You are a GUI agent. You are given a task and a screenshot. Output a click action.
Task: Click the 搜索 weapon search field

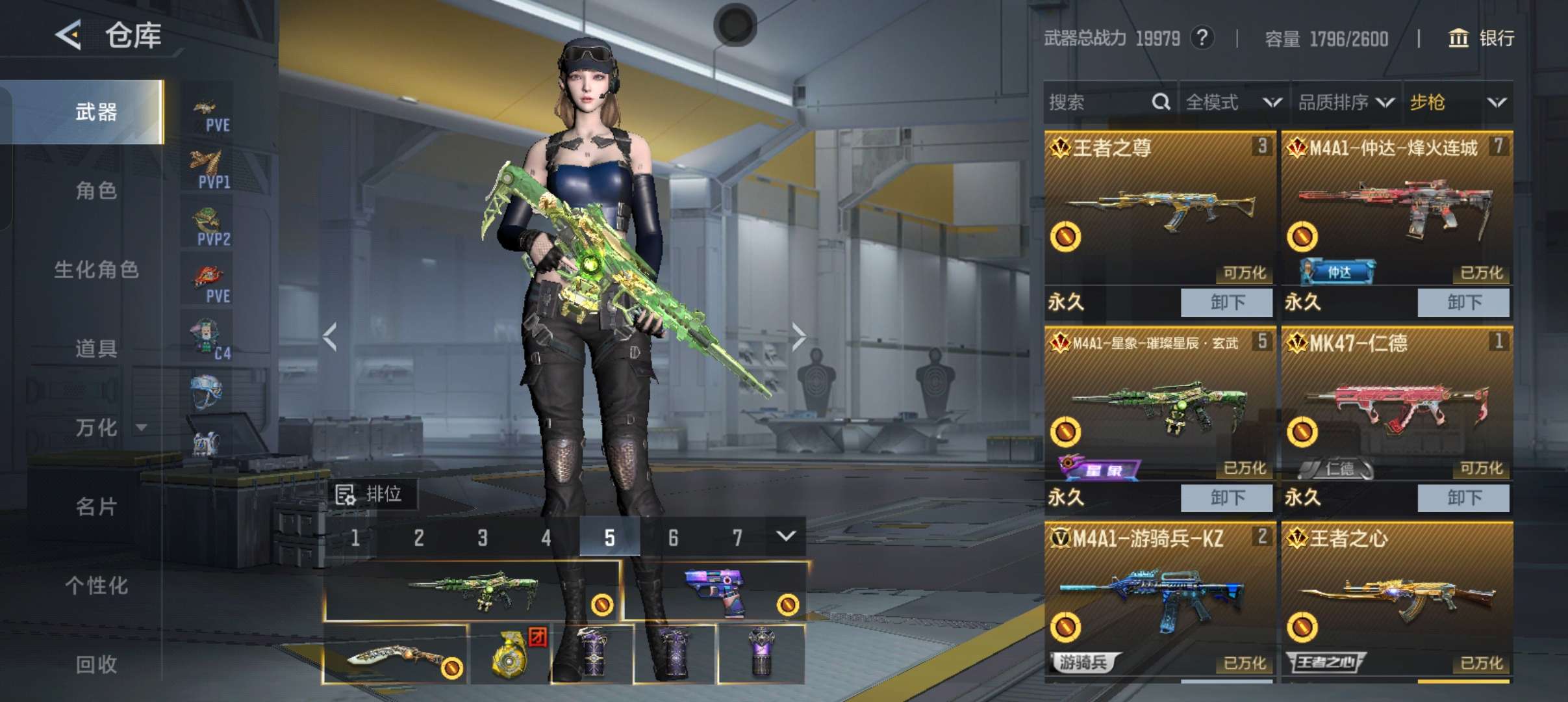coord(1099,102)
